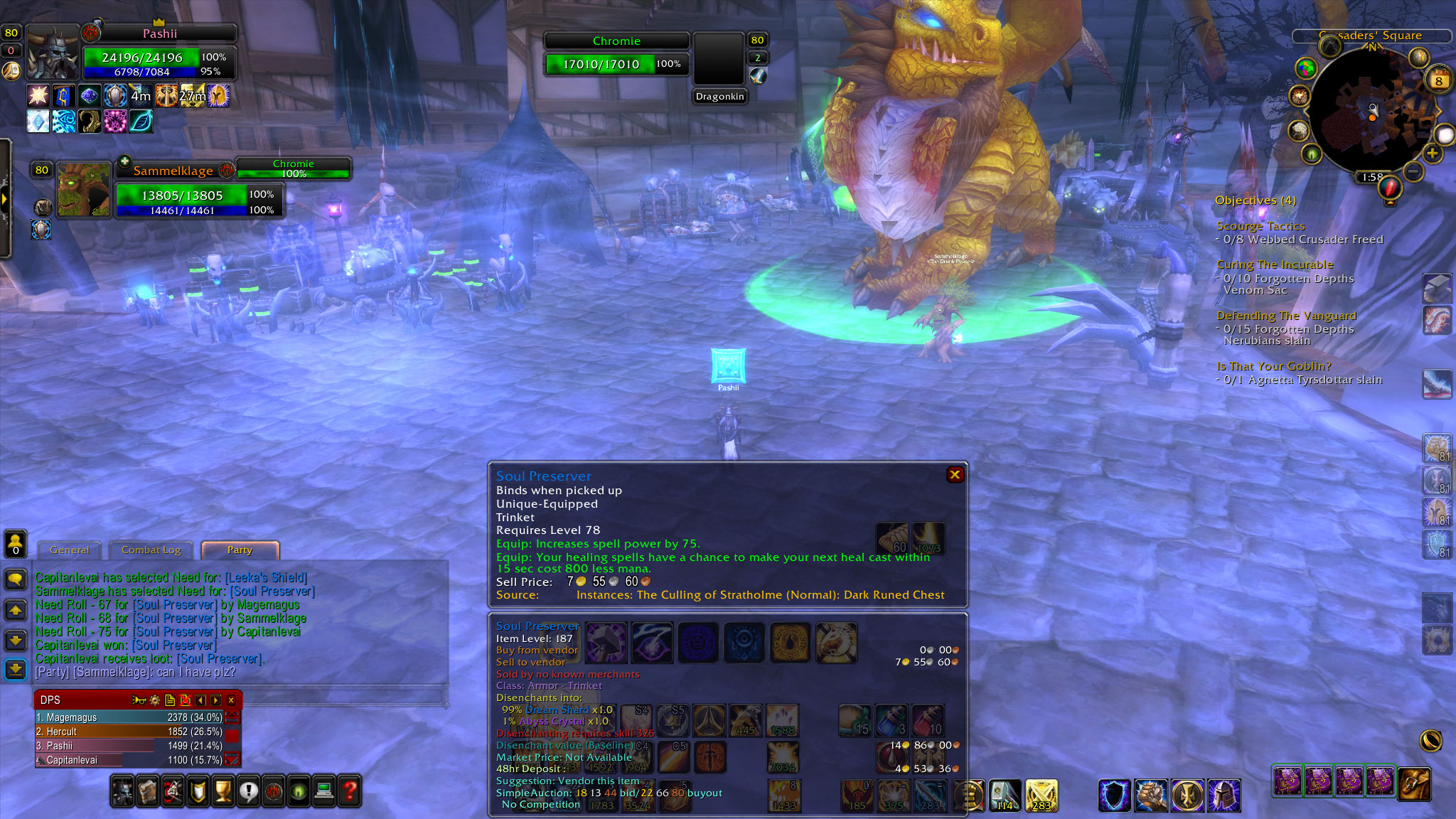Select party member Sammelklage's portrait

tap(84, 189)
